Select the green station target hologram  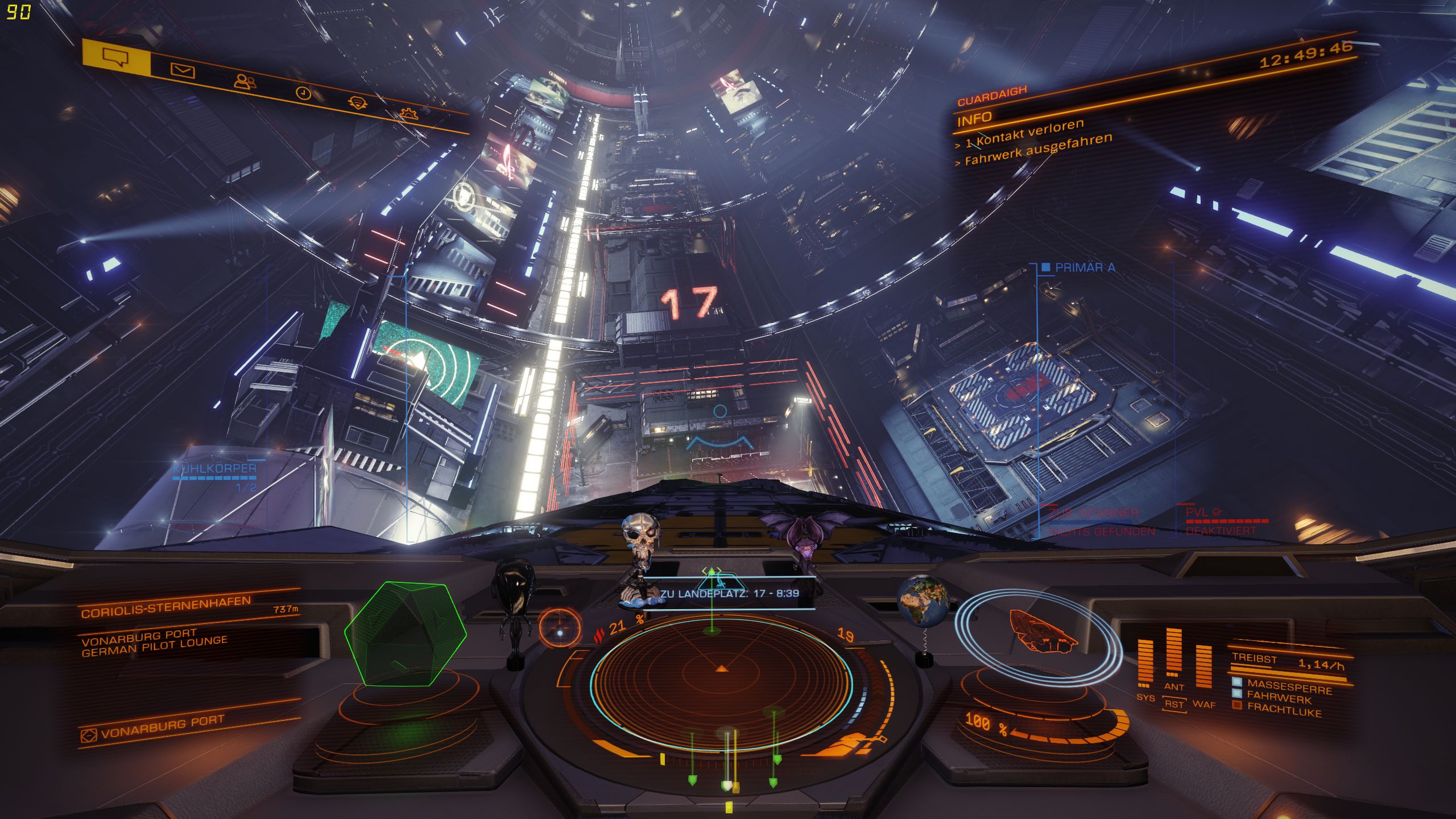[x=405, y=633]
